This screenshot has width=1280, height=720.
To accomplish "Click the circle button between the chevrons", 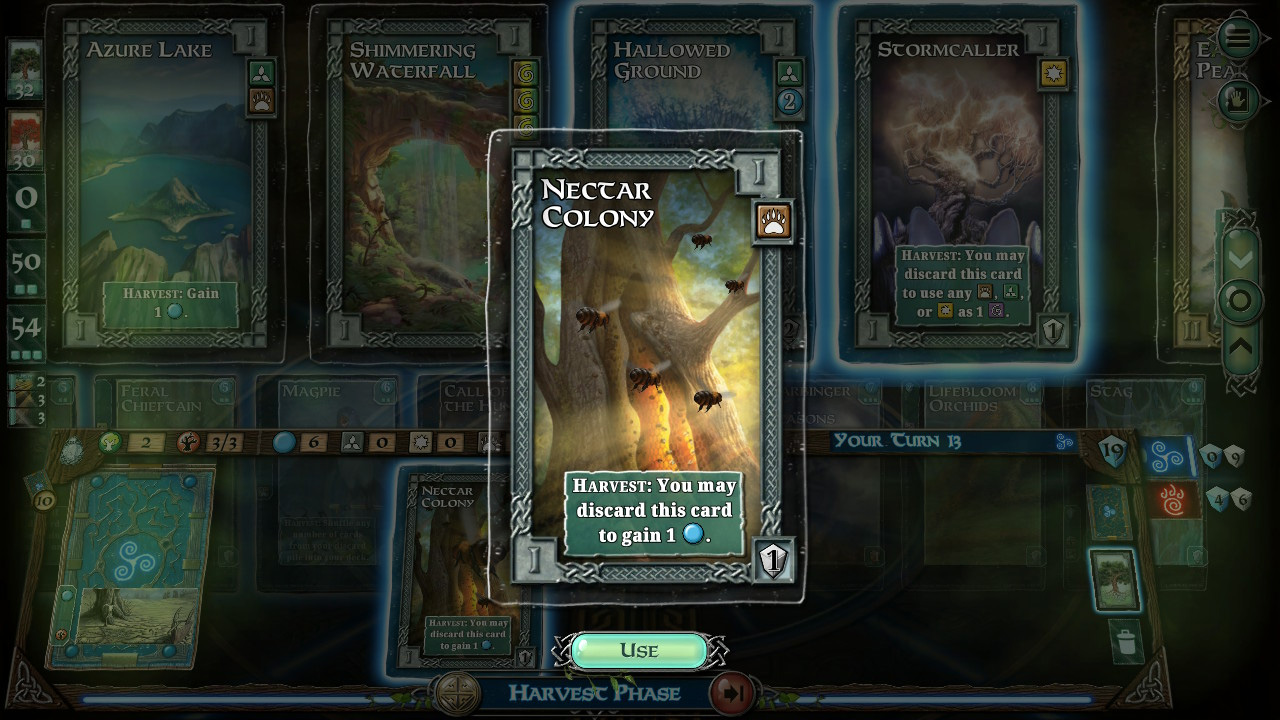I will 1240,302.
